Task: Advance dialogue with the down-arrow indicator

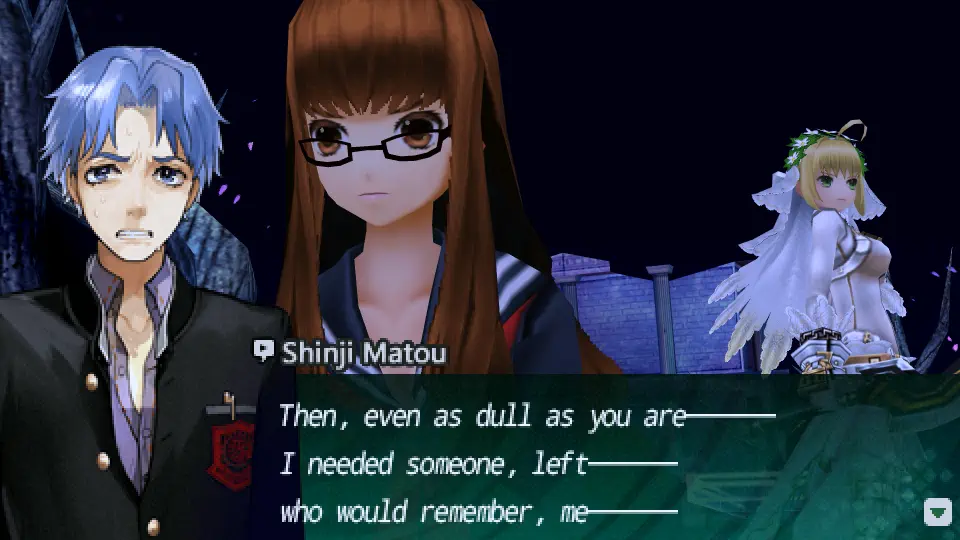Action: point(937,514)
